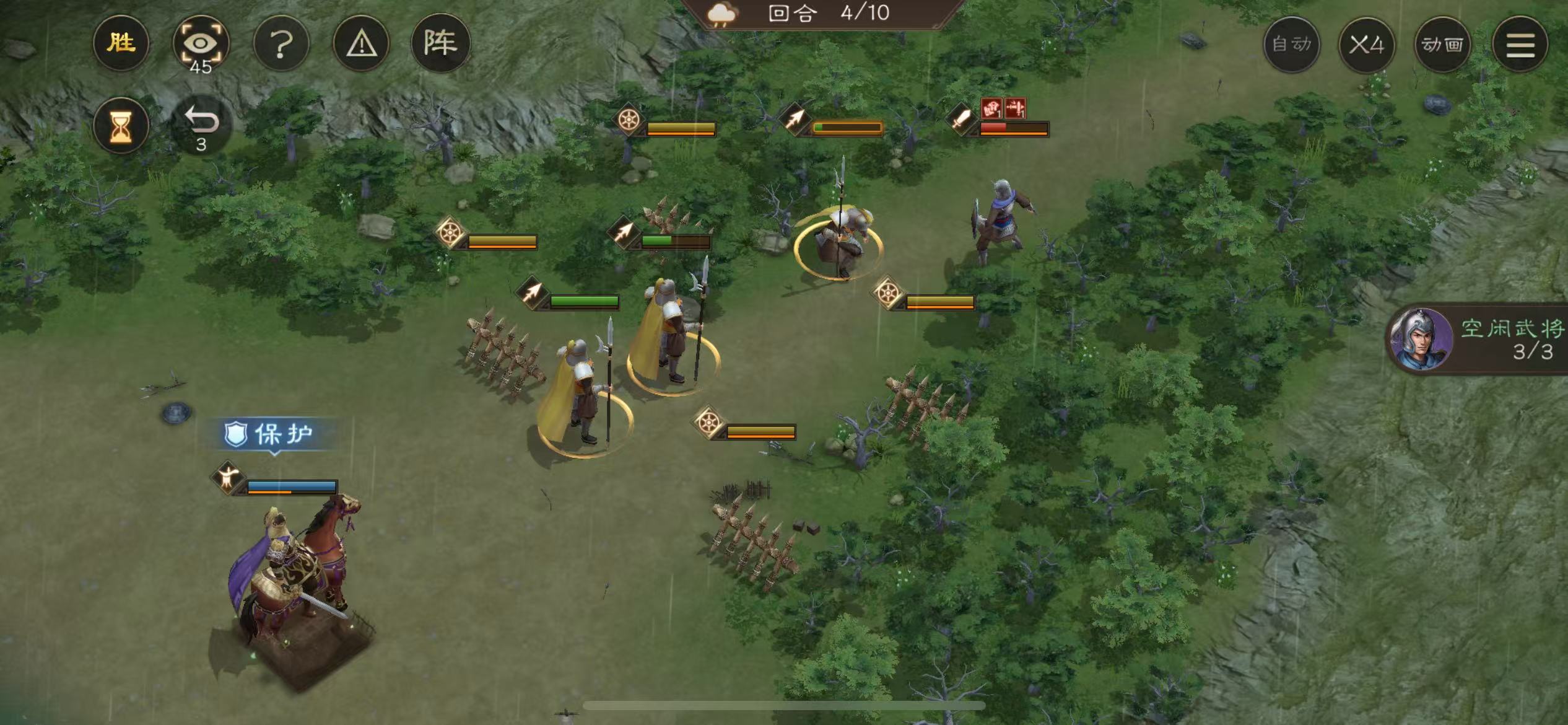Open the 胜 victory conditions icon
The height and width of the screenshot is (725, 1568).
point(121,42)
